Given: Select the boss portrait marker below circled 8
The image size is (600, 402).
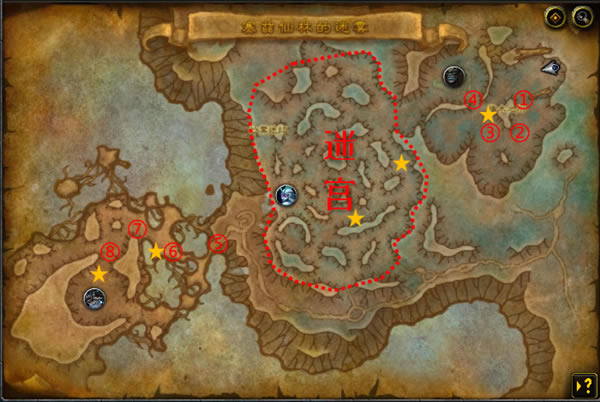Looking at the screenshot, I should pos(95,297).
